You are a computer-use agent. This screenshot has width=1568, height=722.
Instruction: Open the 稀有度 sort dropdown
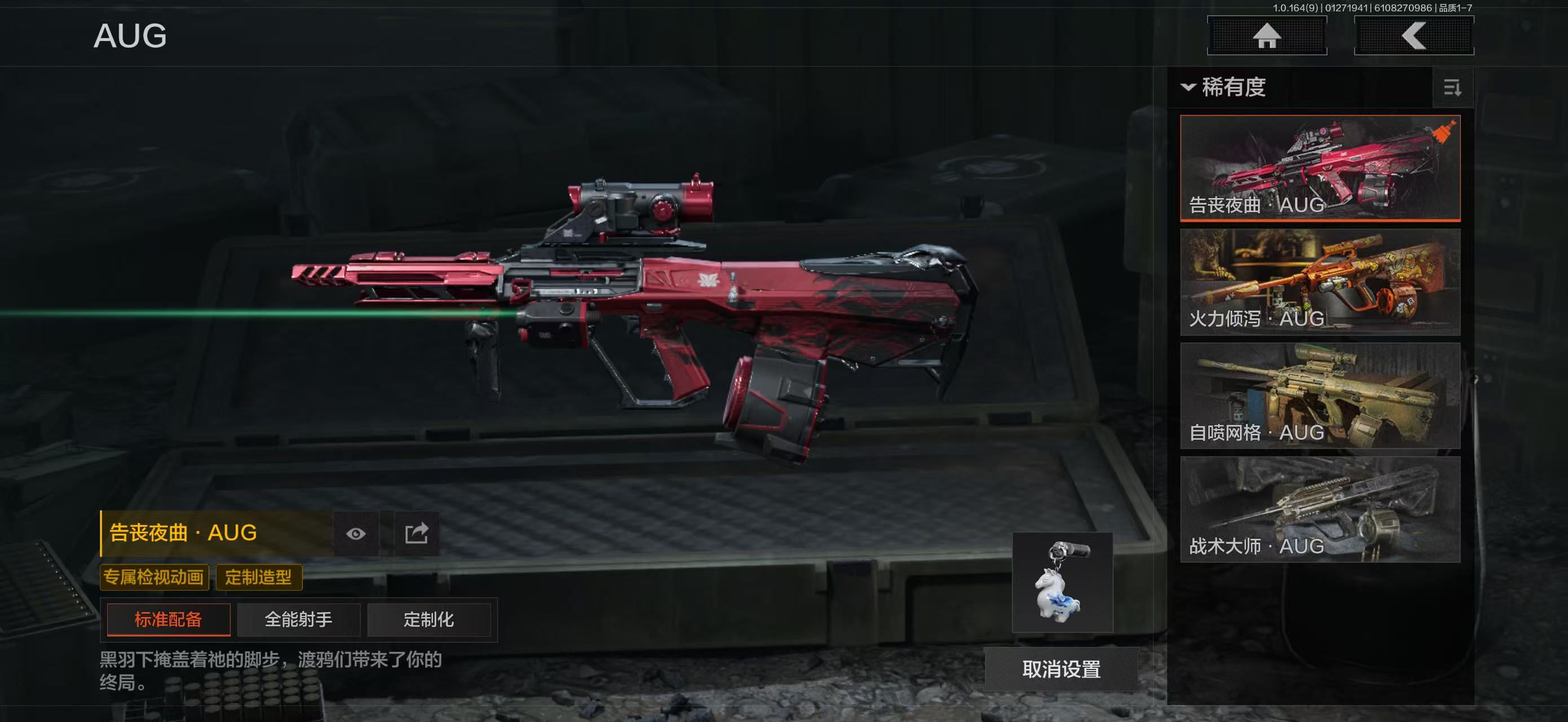point(1225,87)
